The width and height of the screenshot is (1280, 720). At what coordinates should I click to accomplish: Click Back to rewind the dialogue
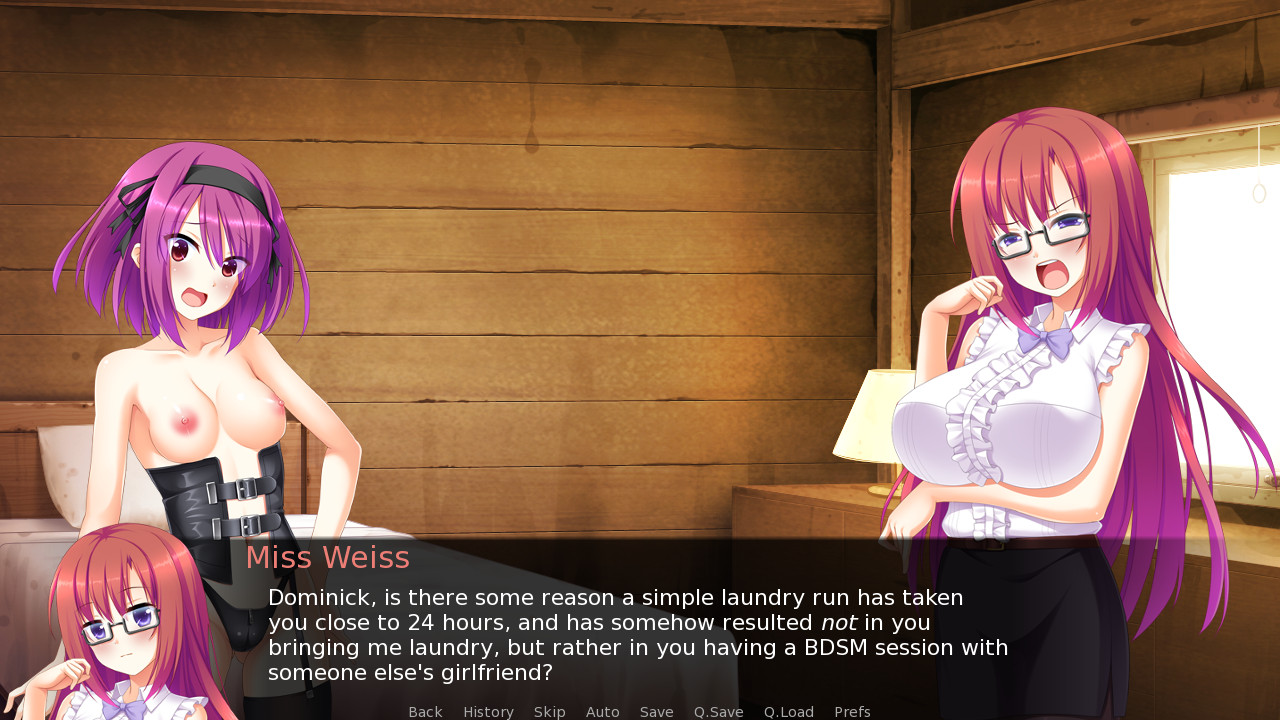coord(425,711)
